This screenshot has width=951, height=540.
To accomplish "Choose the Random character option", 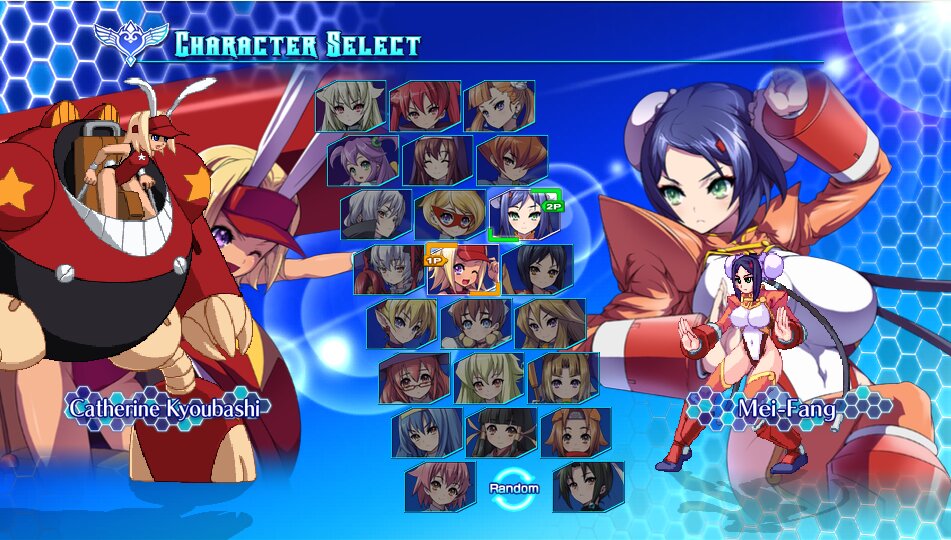I will click(514, 486).
